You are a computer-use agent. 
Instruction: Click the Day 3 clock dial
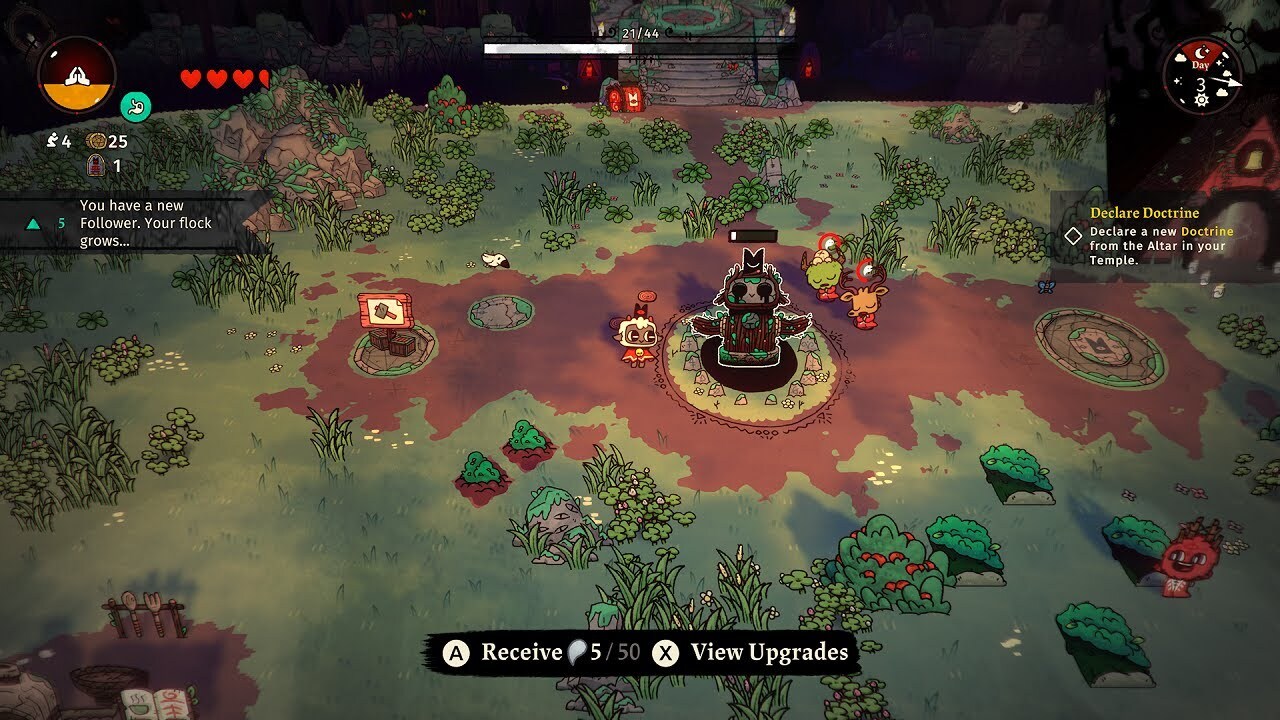click(x=1201, y=77)
